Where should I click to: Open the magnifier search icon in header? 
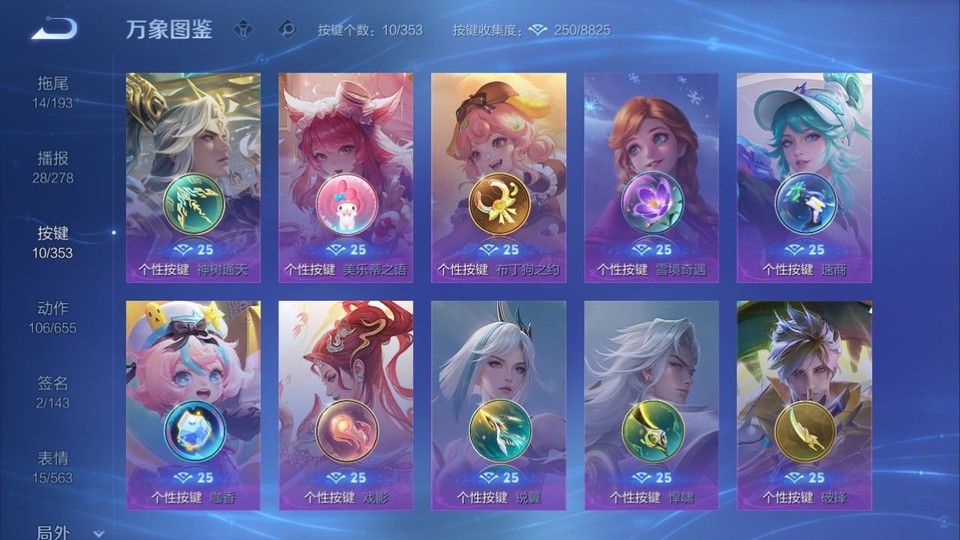point(287,29)
